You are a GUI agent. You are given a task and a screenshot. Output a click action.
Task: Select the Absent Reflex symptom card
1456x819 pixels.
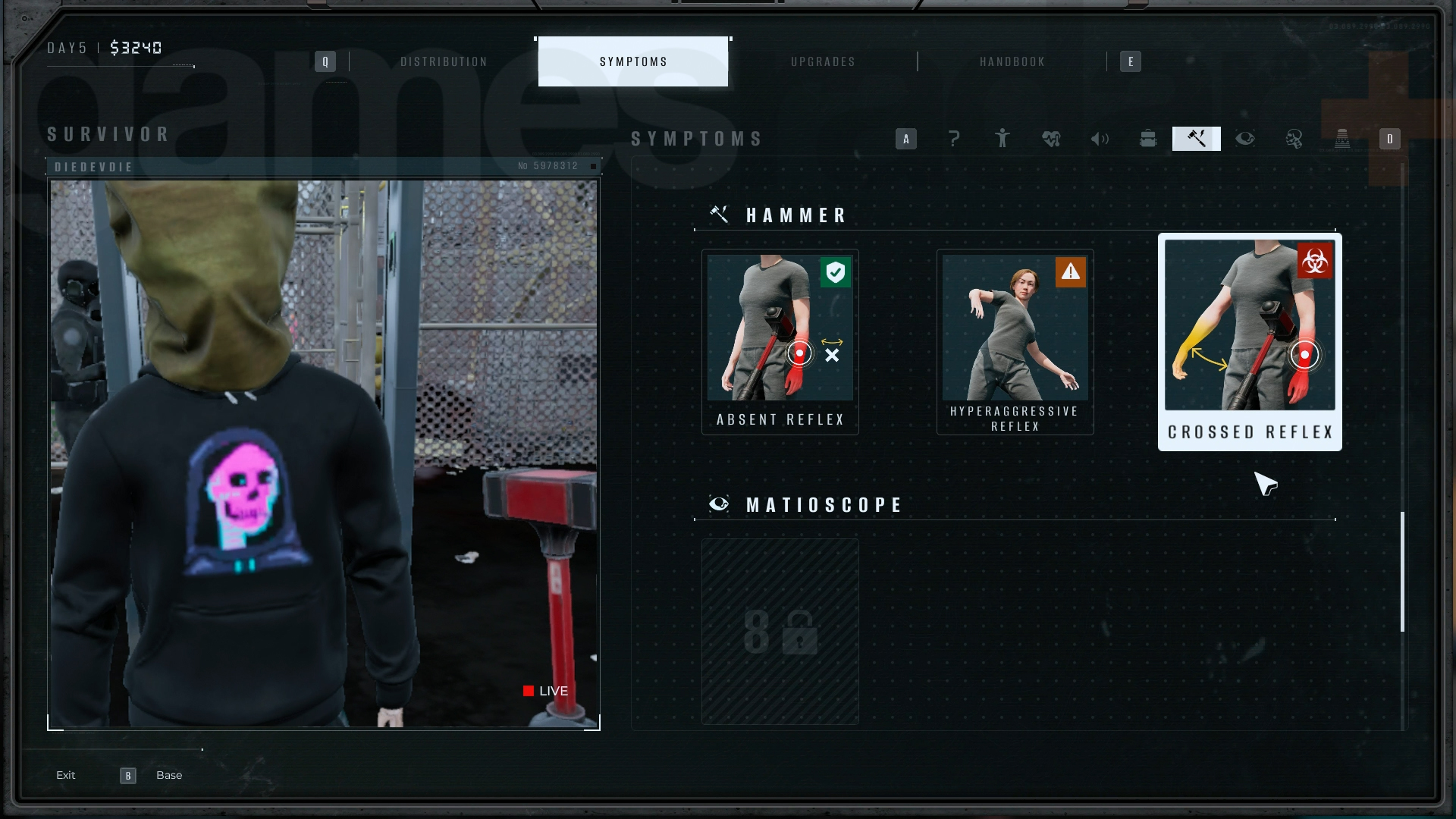pyautogui.click(x=780, y=341)
